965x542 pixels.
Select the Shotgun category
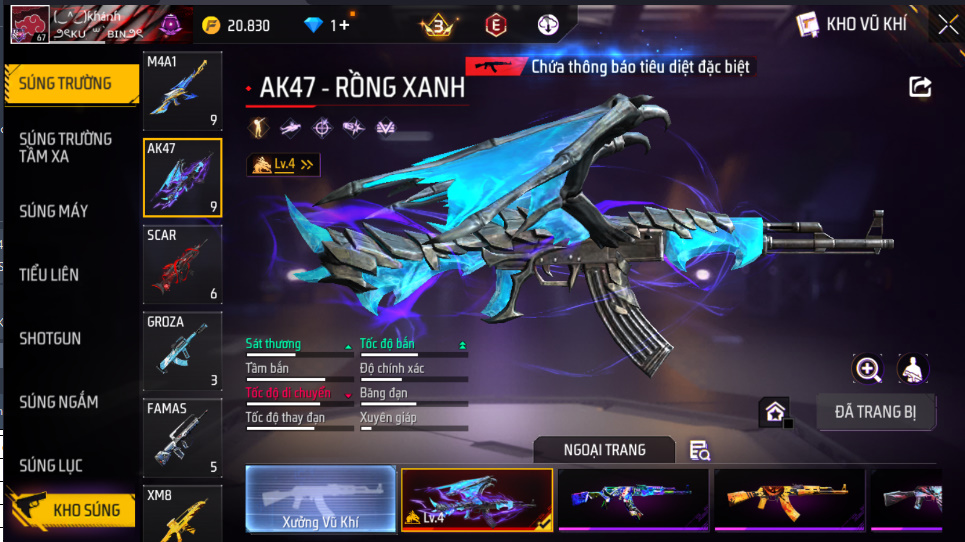pos(50,339)
